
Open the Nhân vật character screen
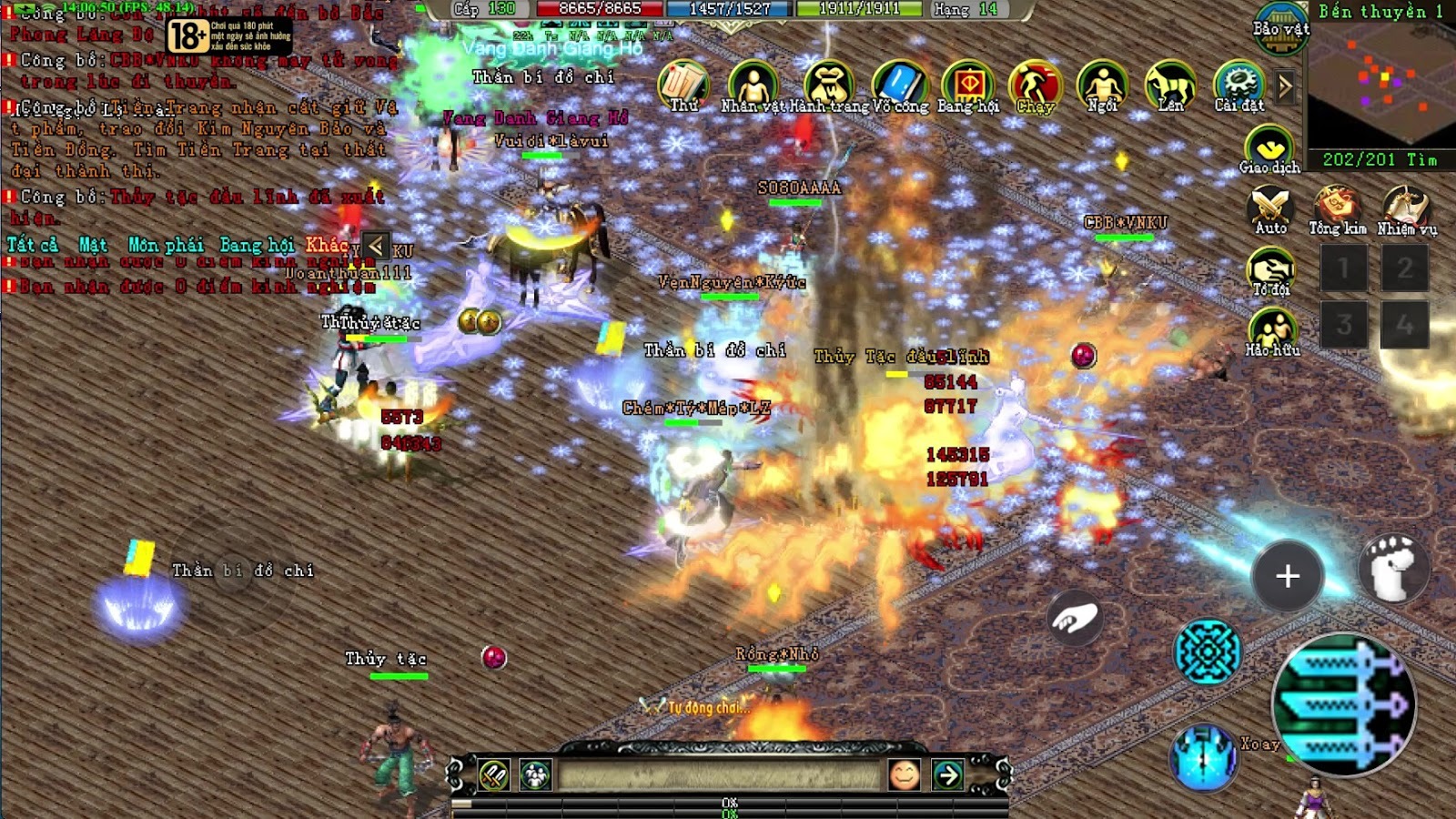tap(753, 85)
